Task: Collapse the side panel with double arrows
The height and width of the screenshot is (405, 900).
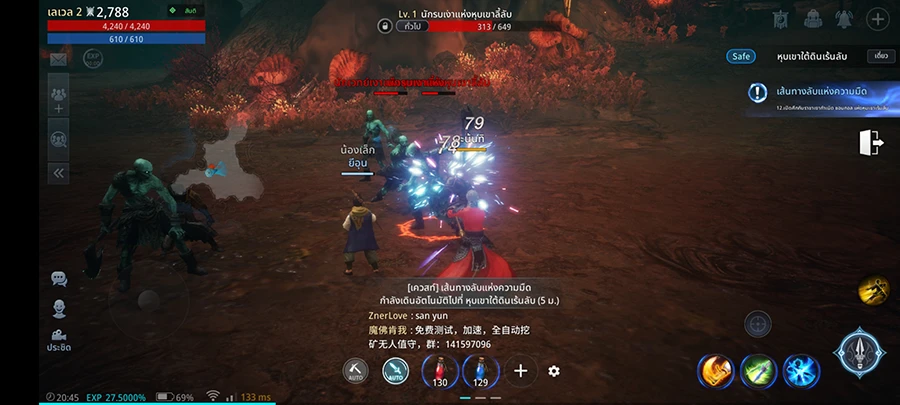Action: point(58,172)
